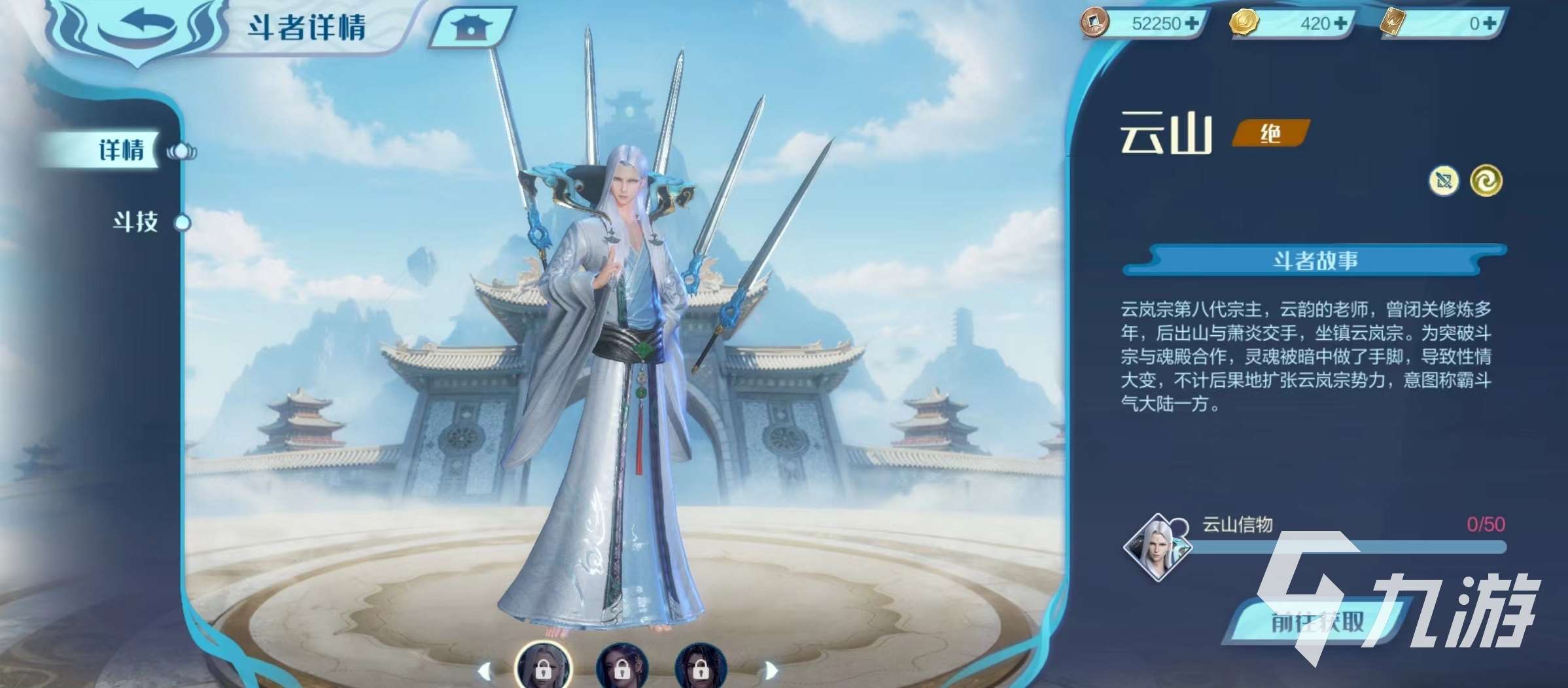Screen dimensions: 1568x688
Task: Show previous fighters with the left arrow
Action: point(485,670)
